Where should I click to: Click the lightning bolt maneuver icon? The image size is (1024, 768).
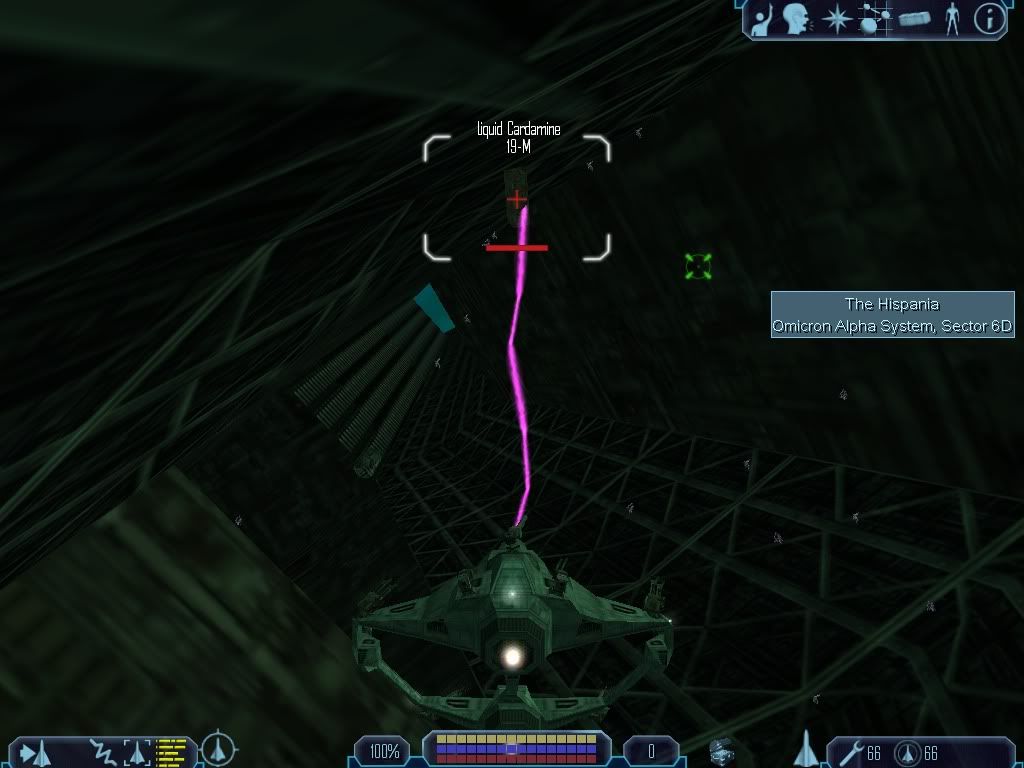[101, 750]
